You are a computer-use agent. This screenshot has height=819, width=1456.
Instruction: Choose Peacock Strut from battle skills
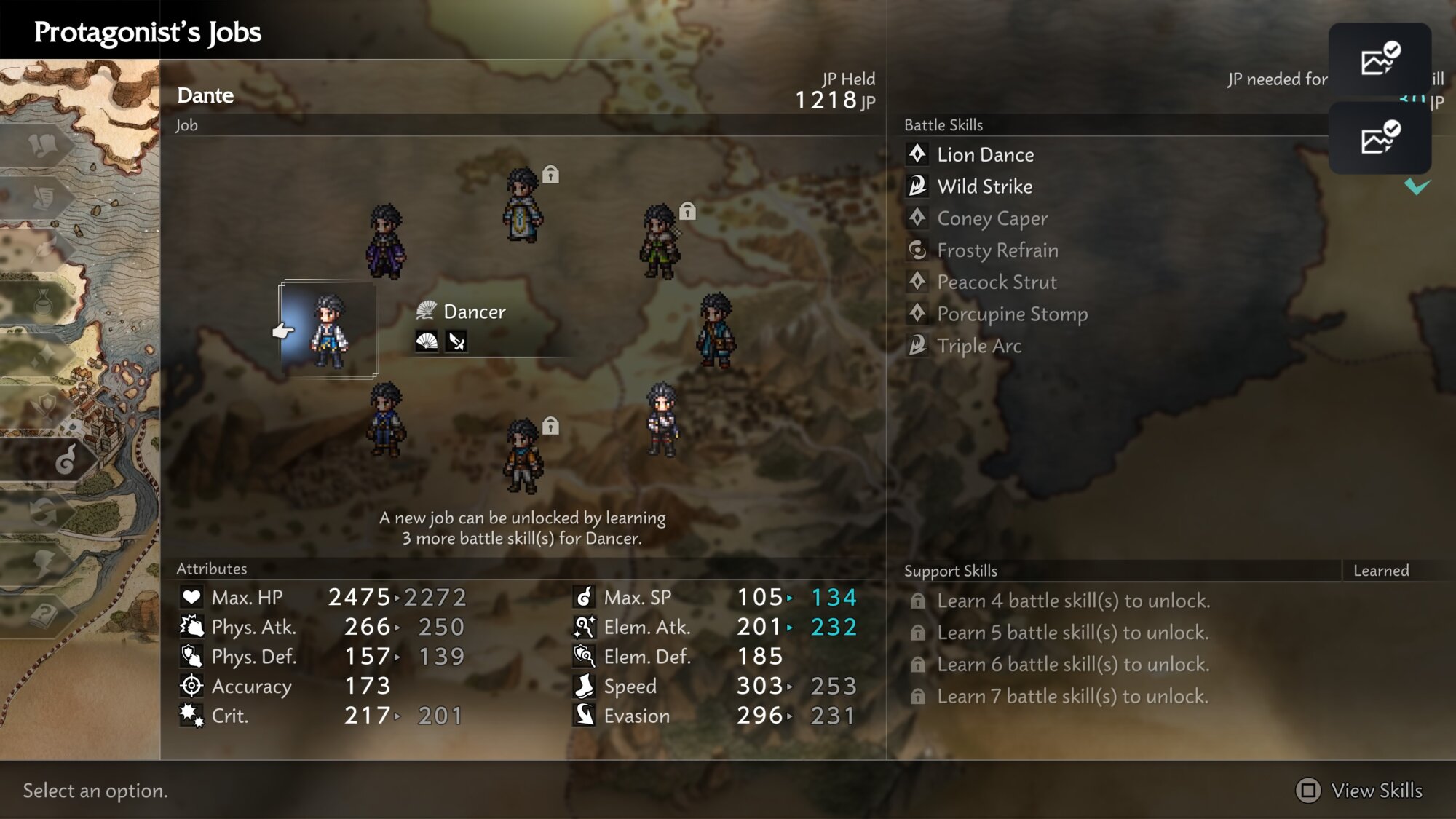(997, 282)
